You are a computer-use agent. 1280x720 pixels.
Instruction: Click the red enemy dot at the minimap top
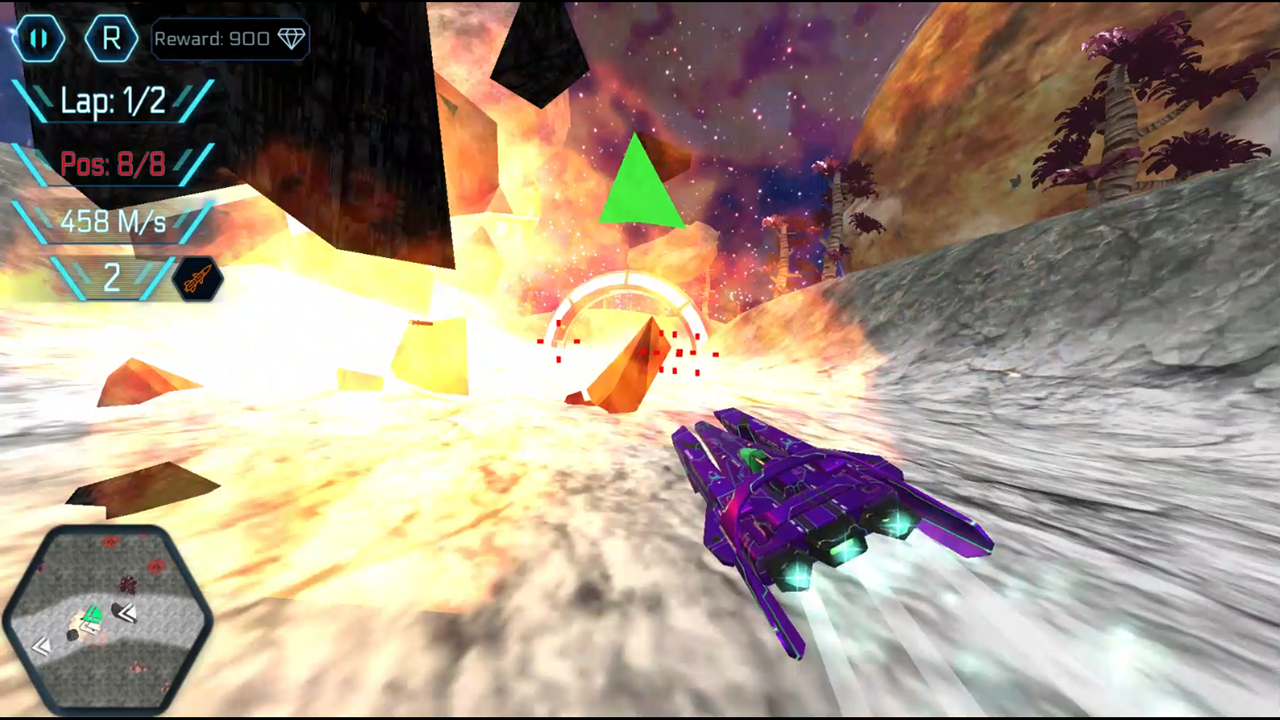click(110, 542)
